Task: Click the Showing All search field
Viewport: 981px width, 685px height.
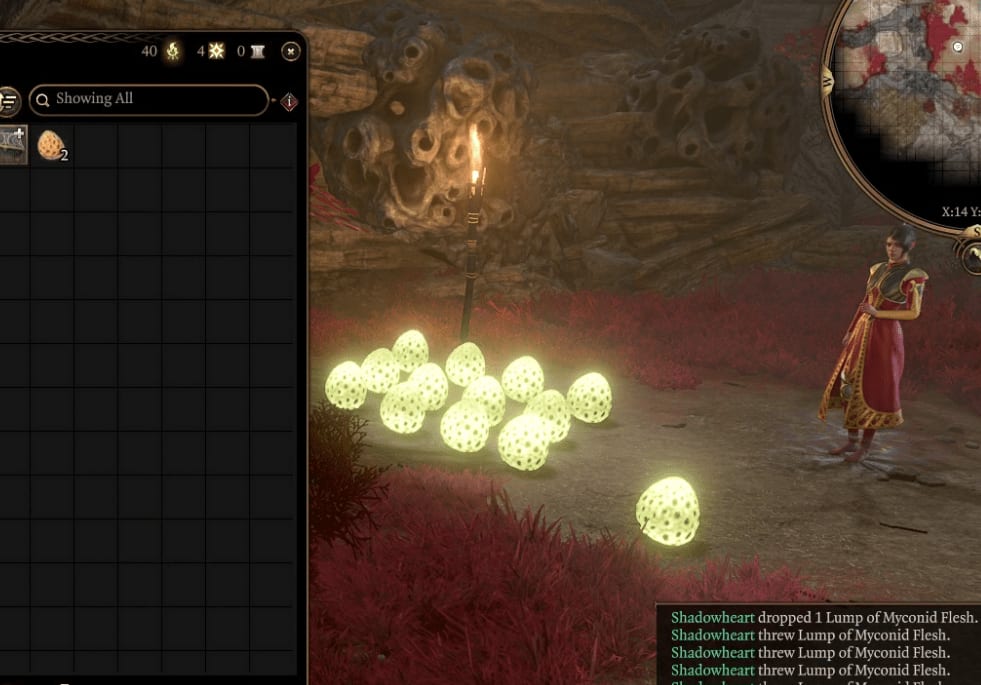Action: (x=150, y=99)
